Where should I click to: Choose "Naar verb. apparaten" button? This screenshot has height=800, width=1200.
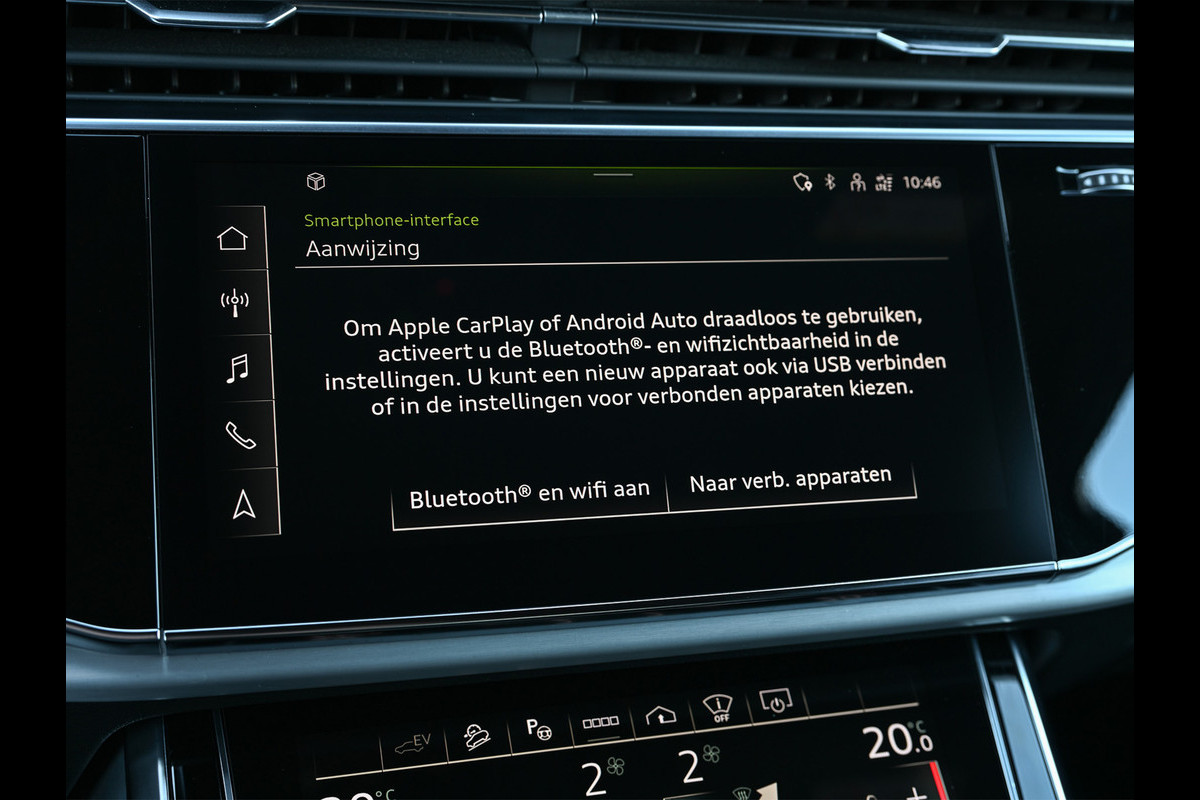tap(790, 481)
